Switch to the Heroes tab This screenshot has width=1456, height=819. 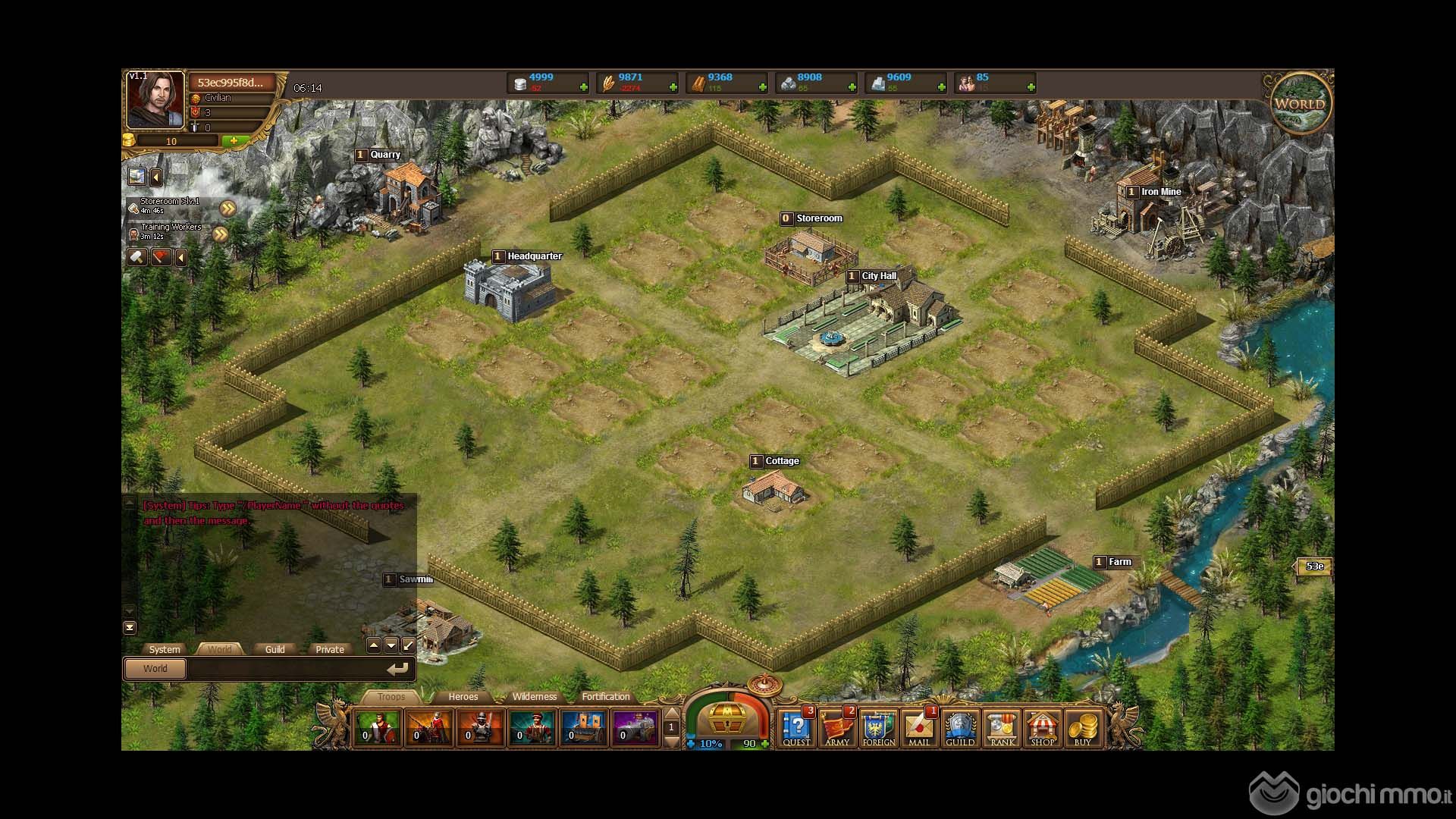[463, 697]
